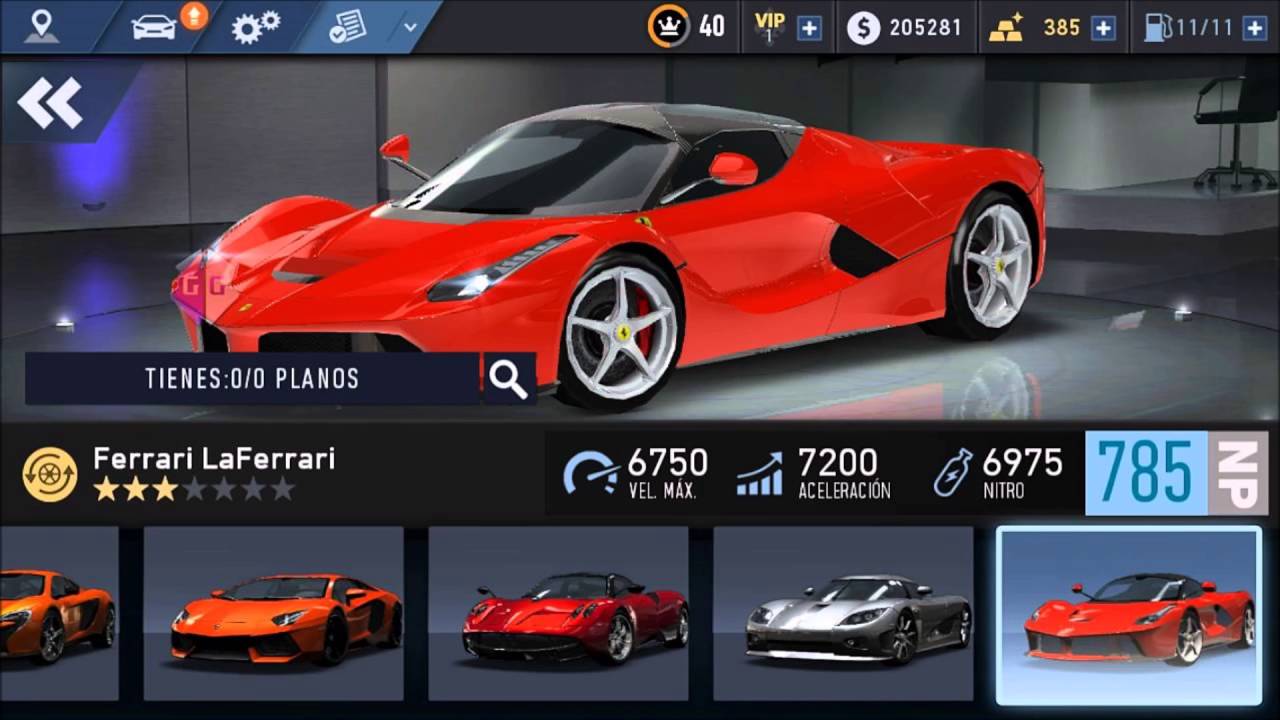Open the crown level 40 badge
This screenshot has width=1280, height=720.
click(668, 27)
